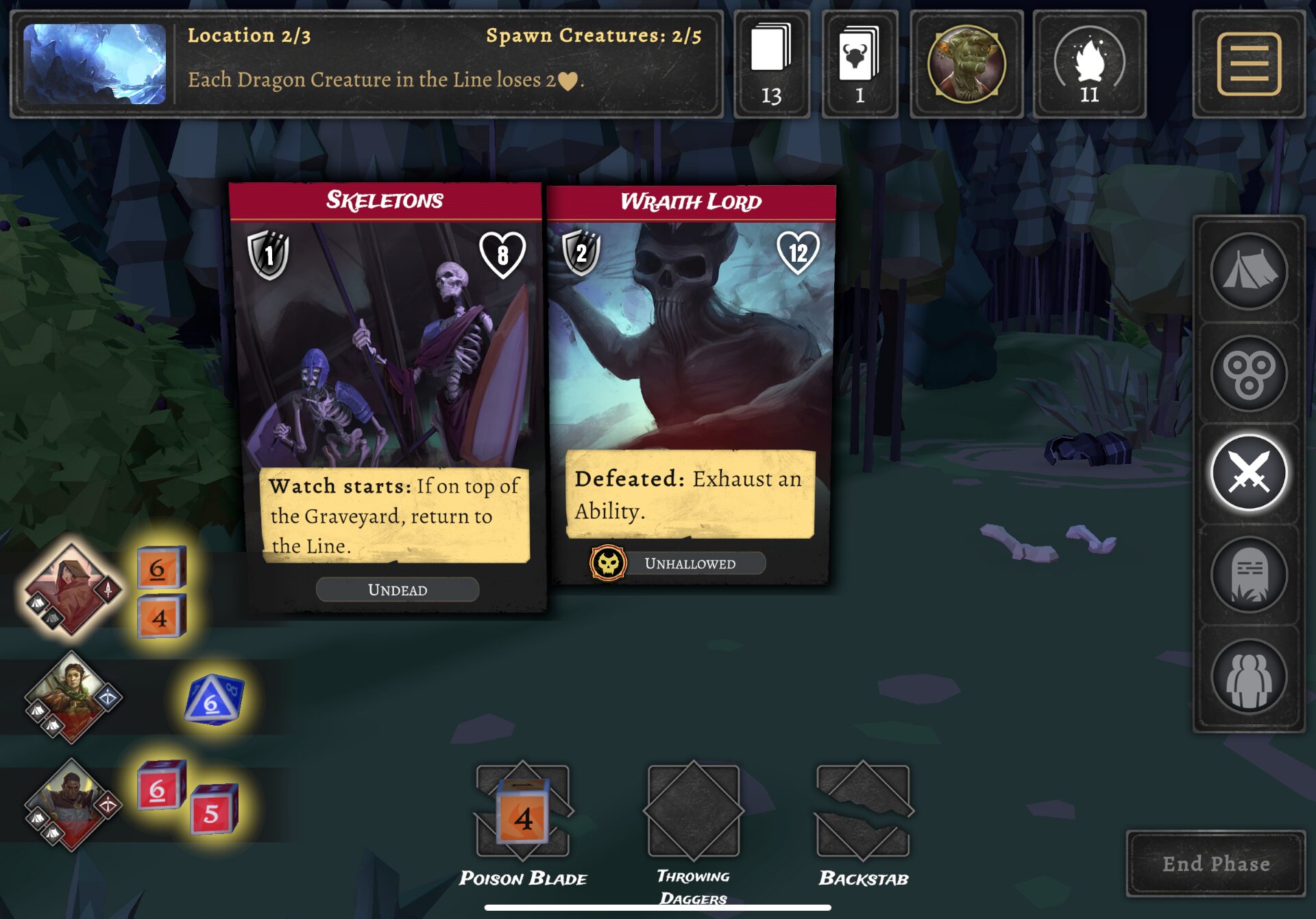
Task: Select the elf archer hero portrait
Action: (x=71, y=697)
